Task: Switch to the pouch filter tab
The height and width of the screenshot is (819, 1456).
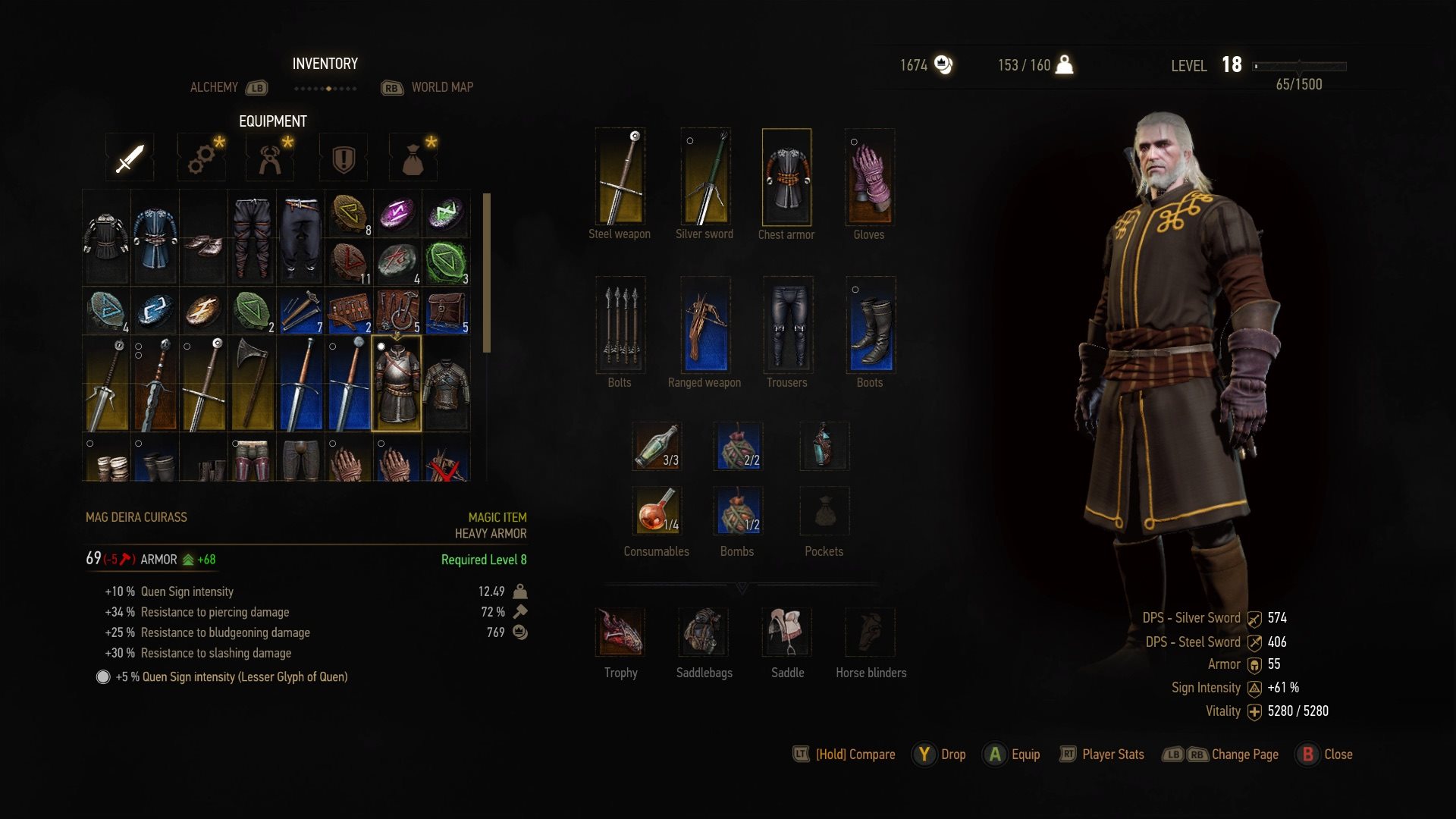Action: click(413, 158)
